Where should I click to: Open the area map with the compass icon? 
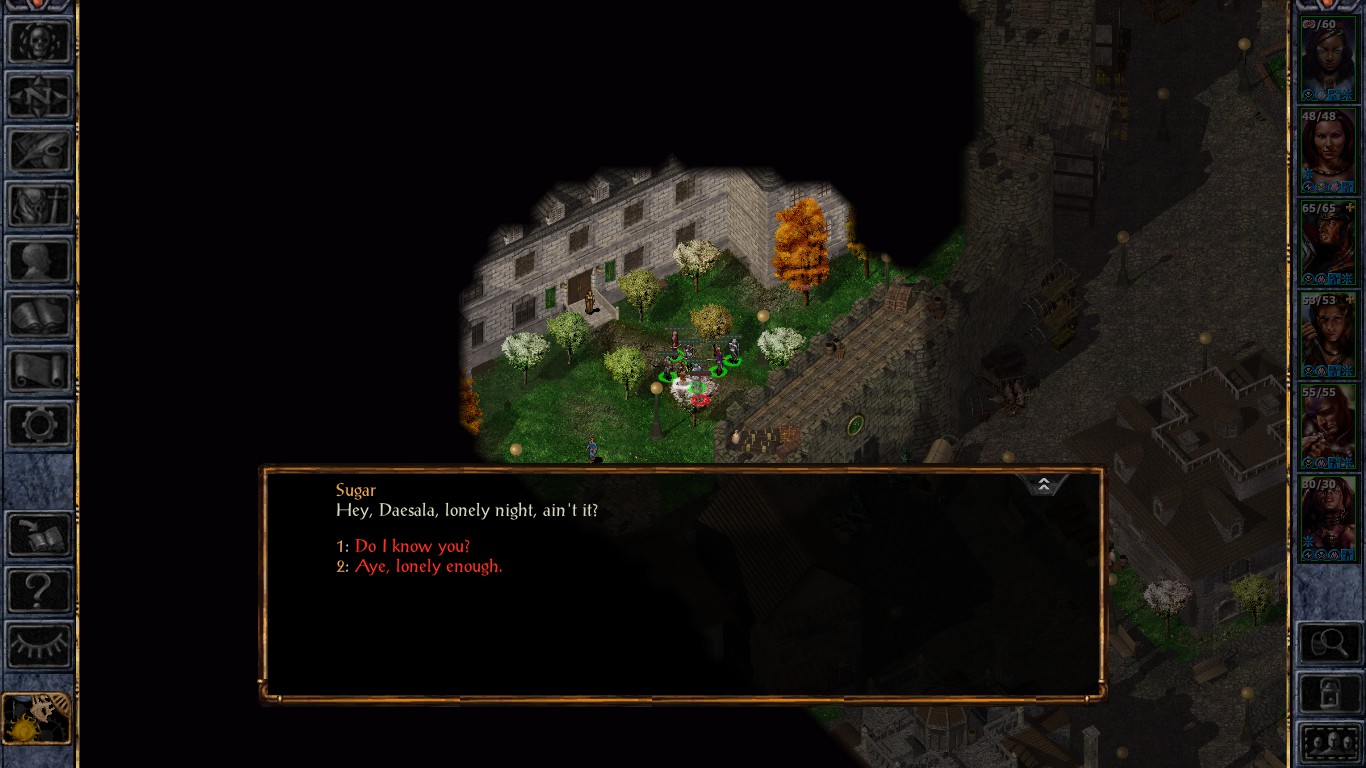coord(40,98)
